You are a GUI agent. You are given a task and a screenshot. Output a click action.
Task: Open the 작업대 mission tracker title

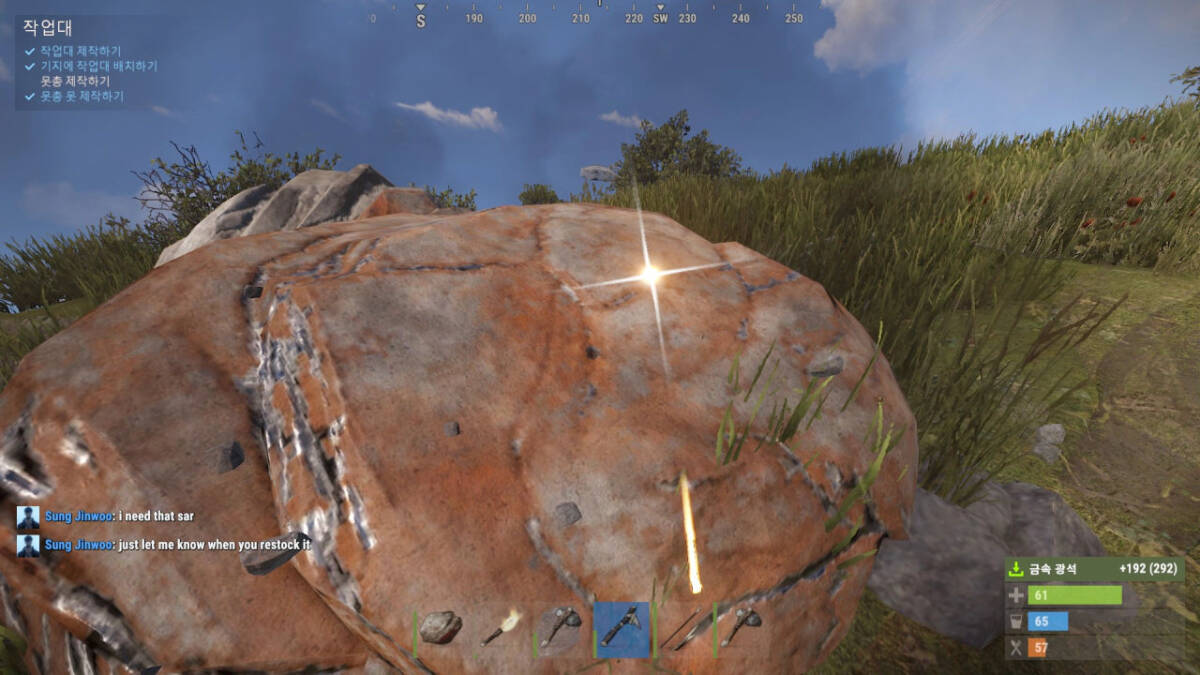[x=48, y=28]
